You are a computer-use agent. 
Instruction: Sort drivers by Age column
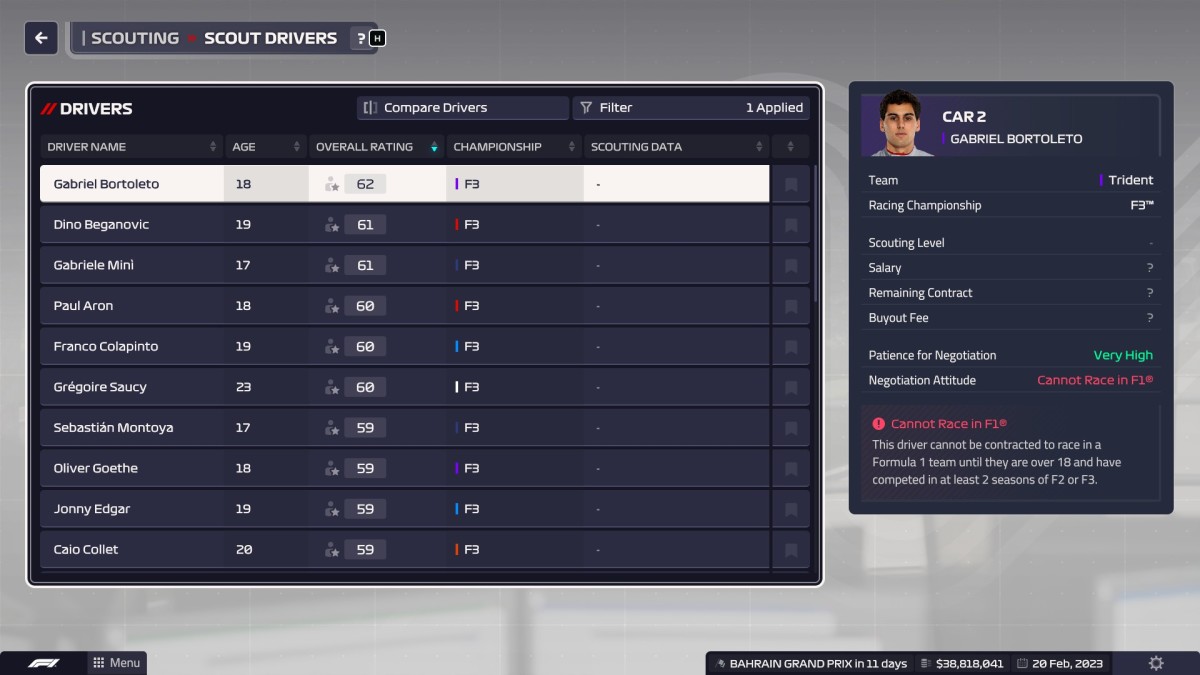265,147
